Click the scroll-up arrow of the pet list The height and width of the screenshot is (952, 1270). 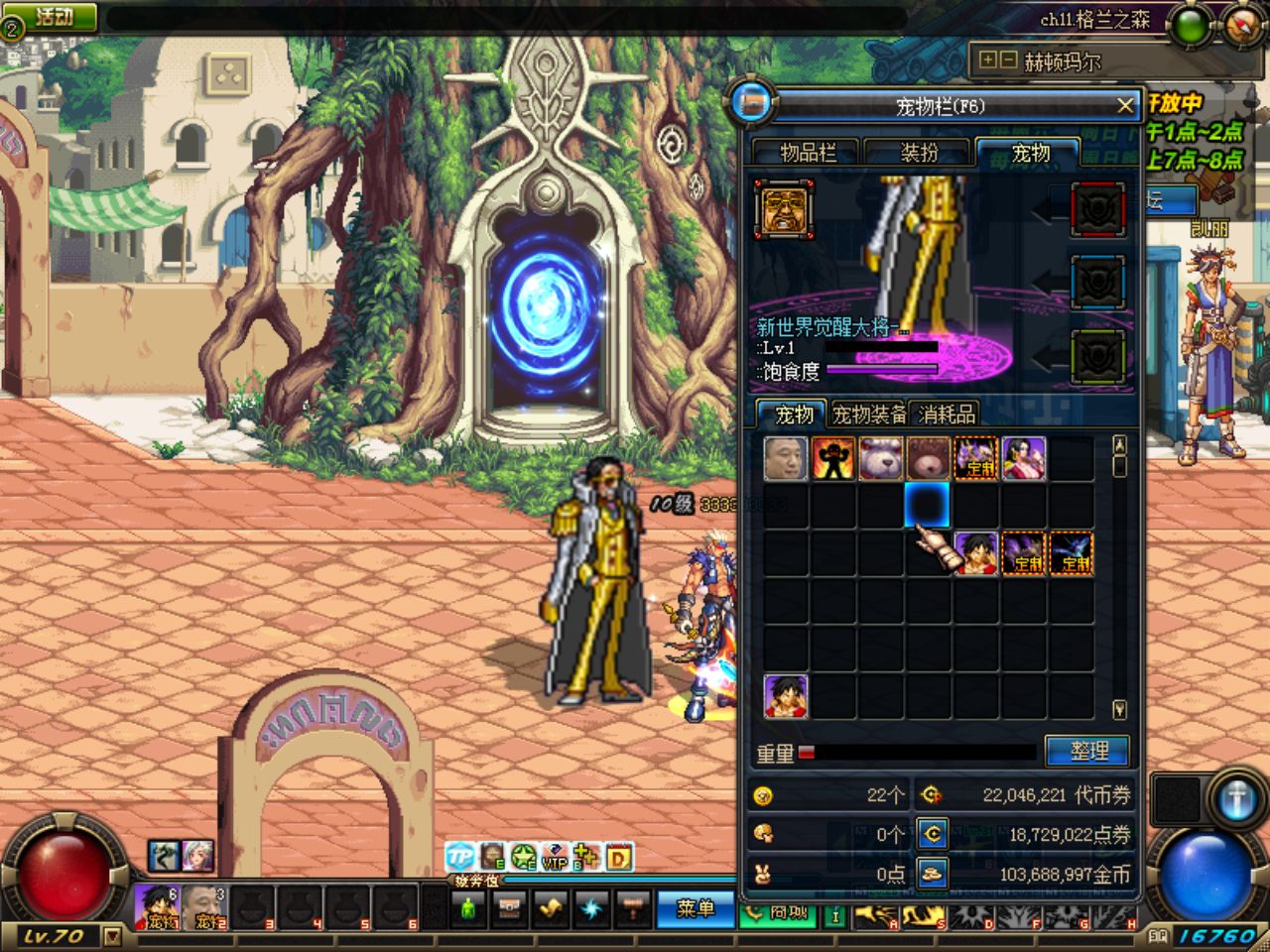point(1119,443)
